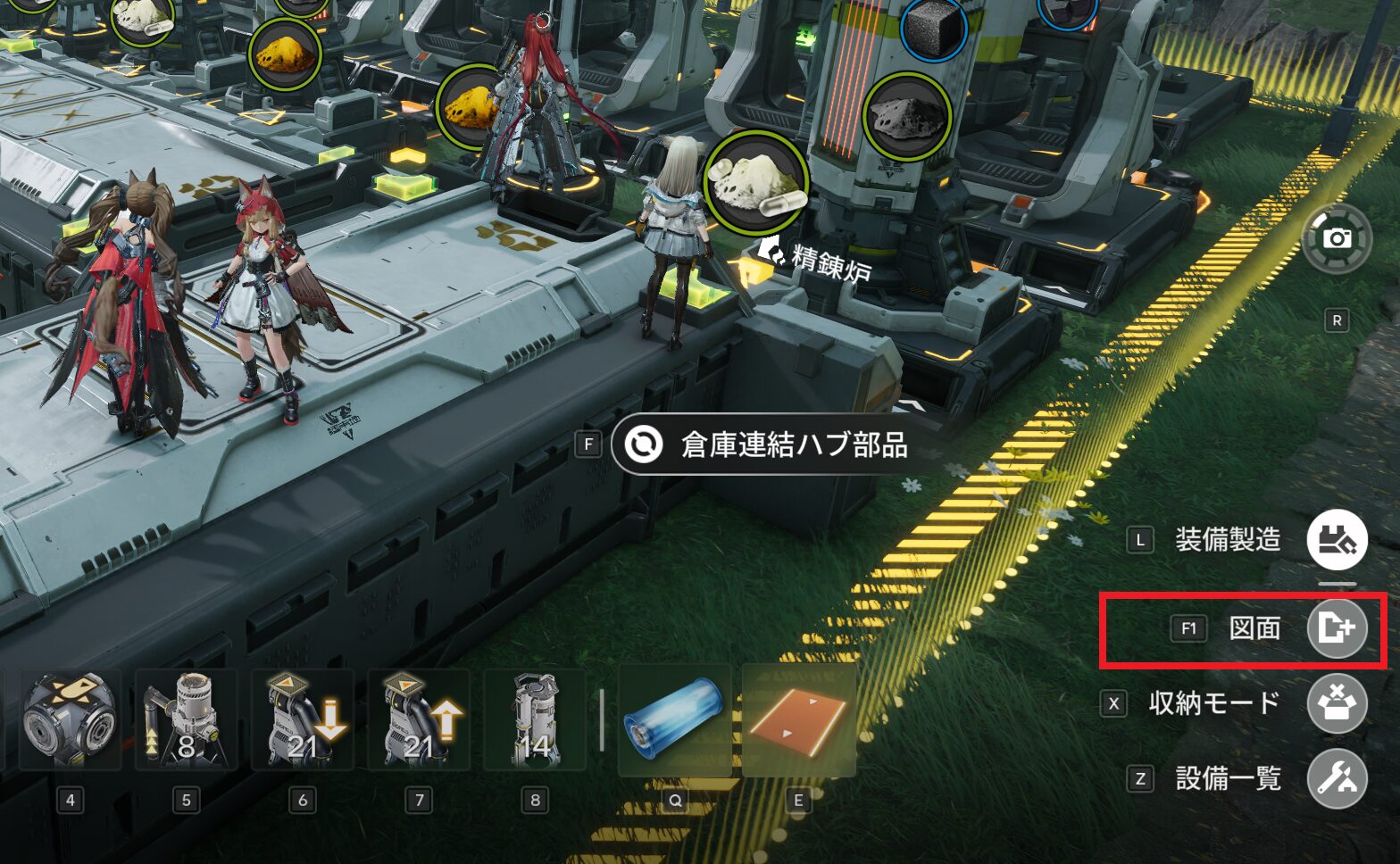Select the blue pipe cylinder slot
The width and height of the screenshot is (1400, 864).
click(x=674, y=721)
